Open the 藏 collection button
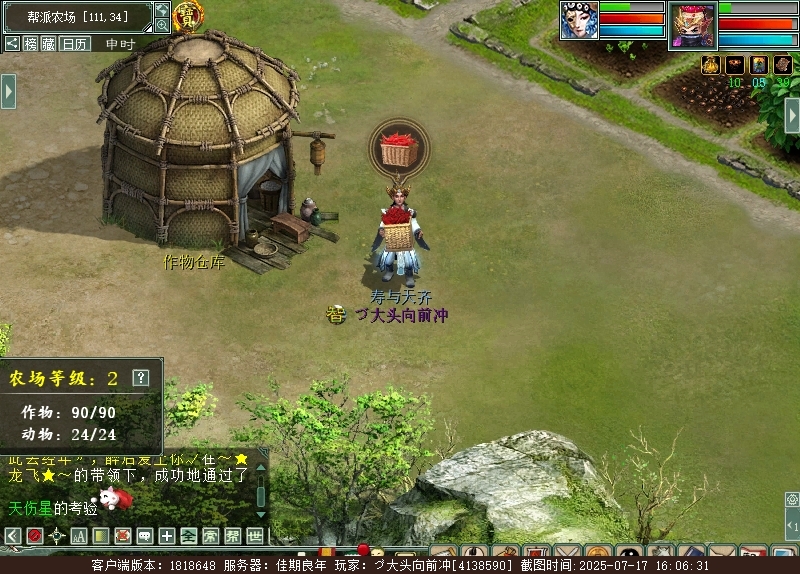 coord(49,43)
